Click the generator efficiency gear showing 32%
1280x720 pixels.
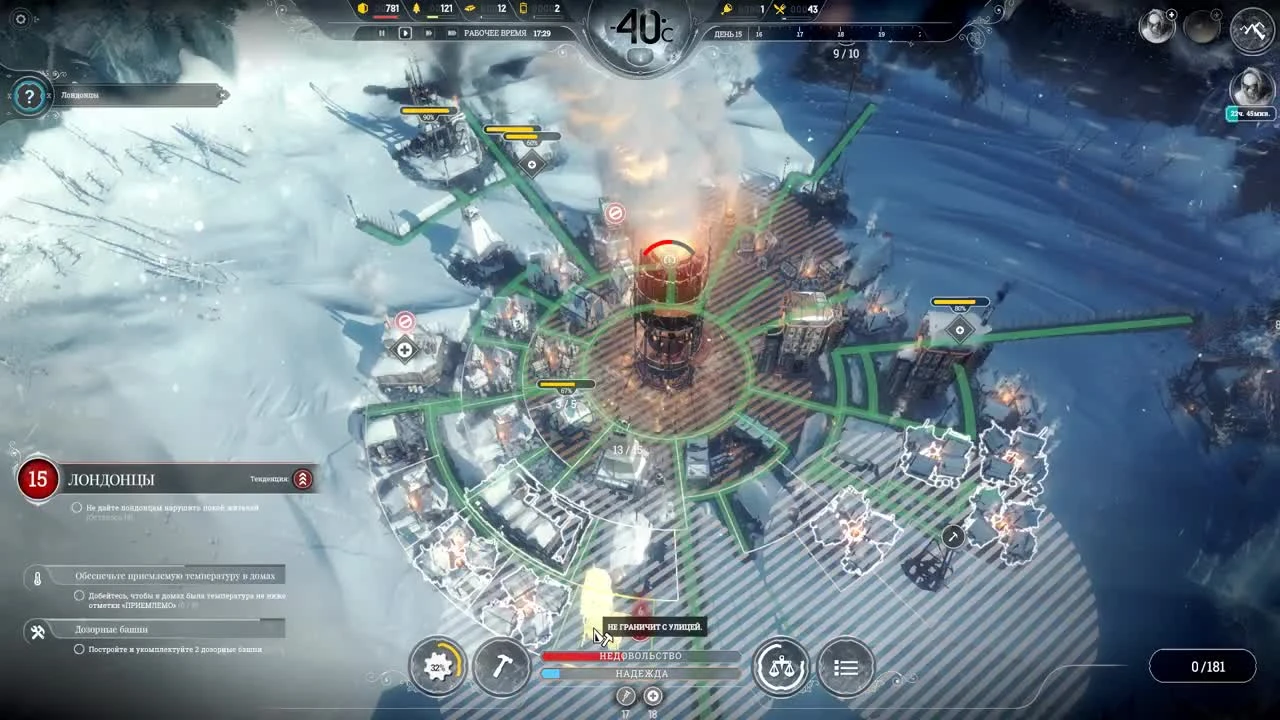pyautogui.click(x=438, y=666)
